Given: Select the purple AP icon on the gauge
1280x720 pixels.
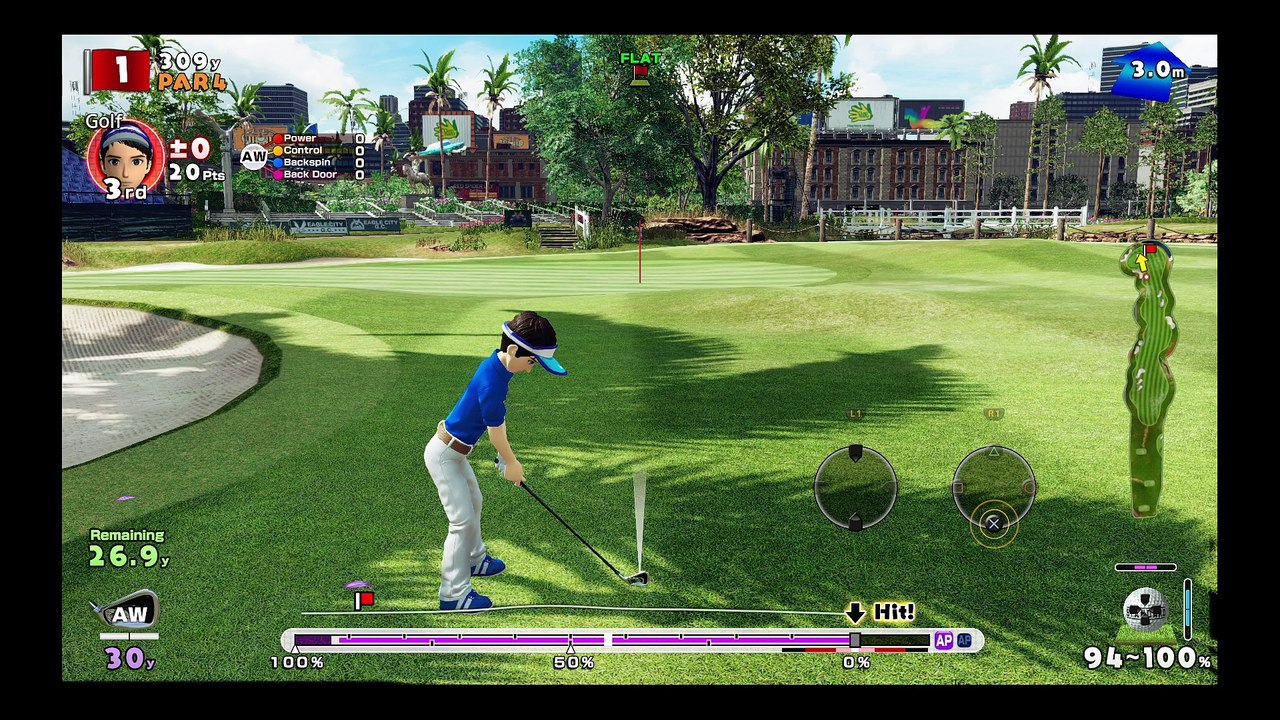Looking at the screenshot, I should click(943, 640).
